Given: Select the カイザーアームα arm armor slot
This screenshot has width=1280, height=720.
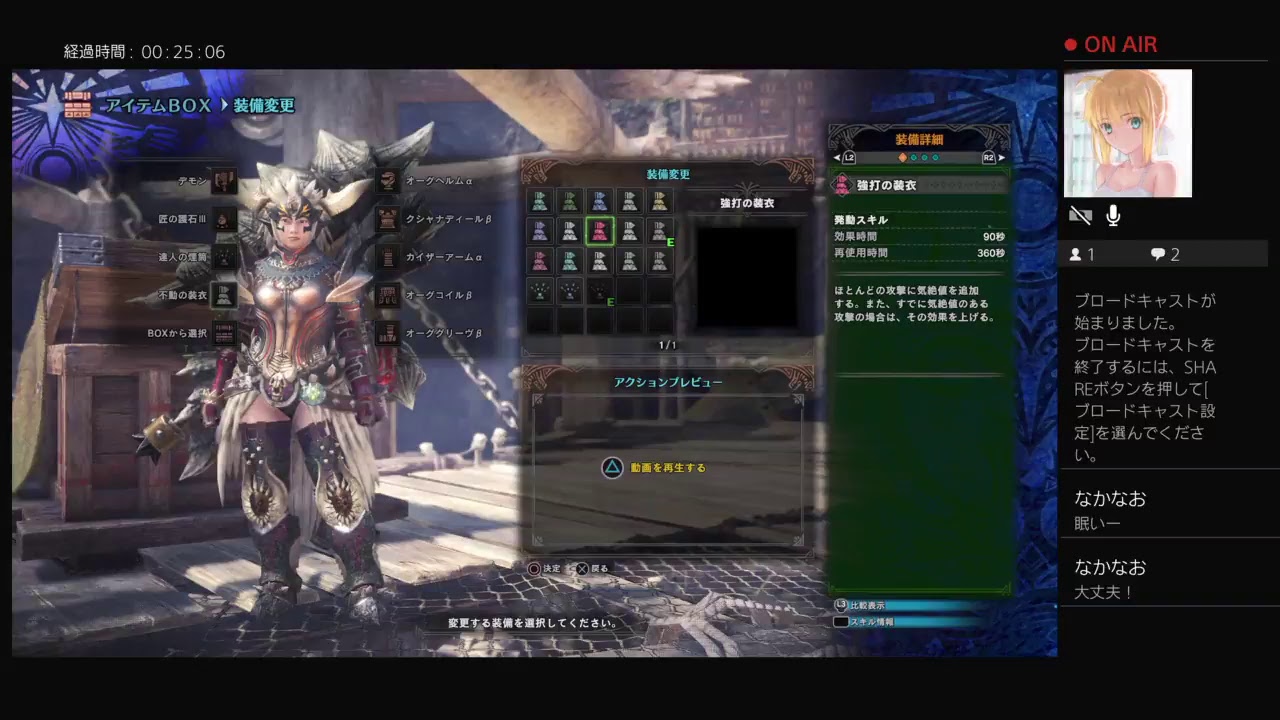Looking at the screenshot, I should (389, 257).
